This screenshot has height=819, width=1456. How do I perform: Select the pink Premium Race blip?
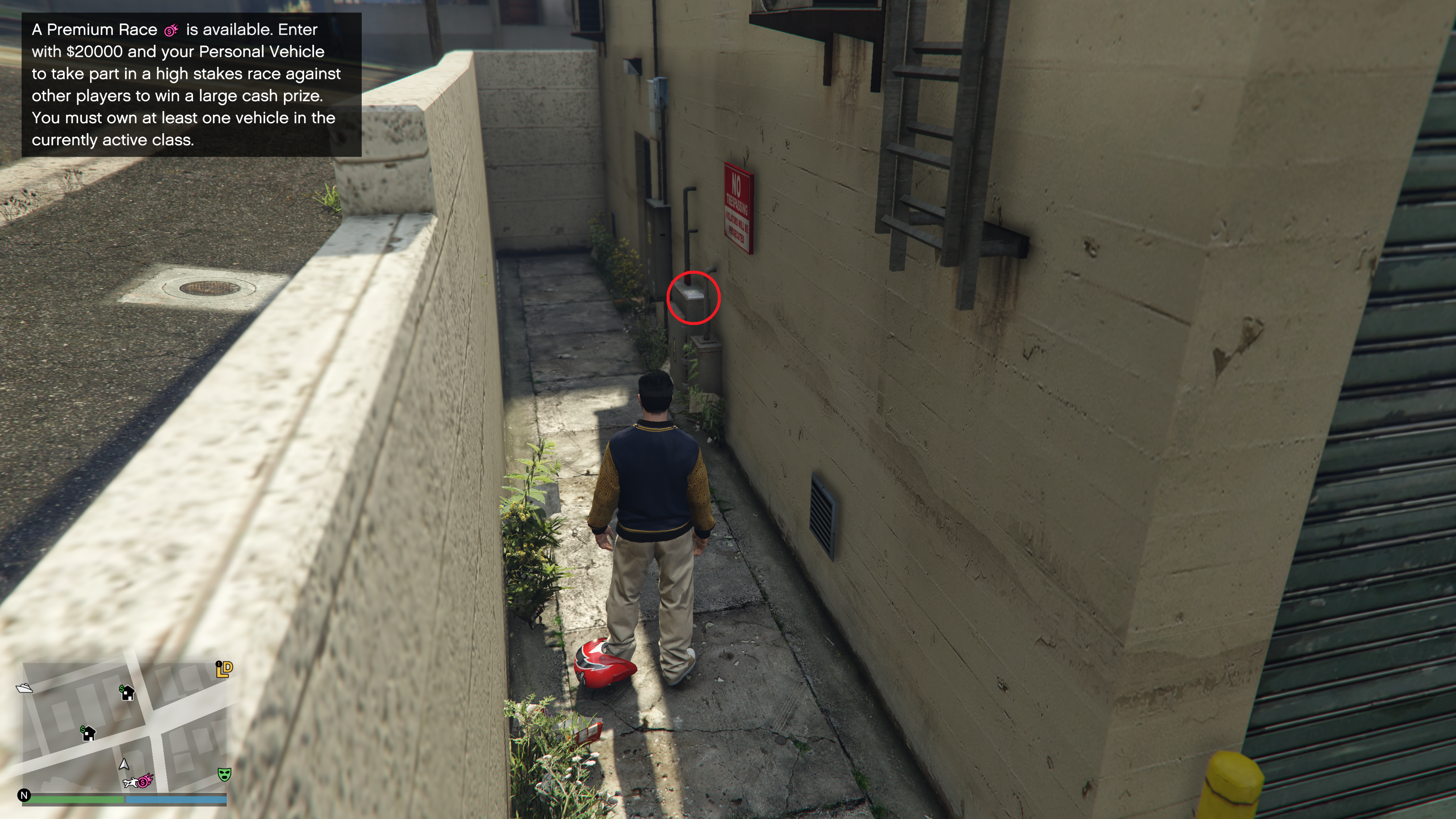tap(146, 781)
